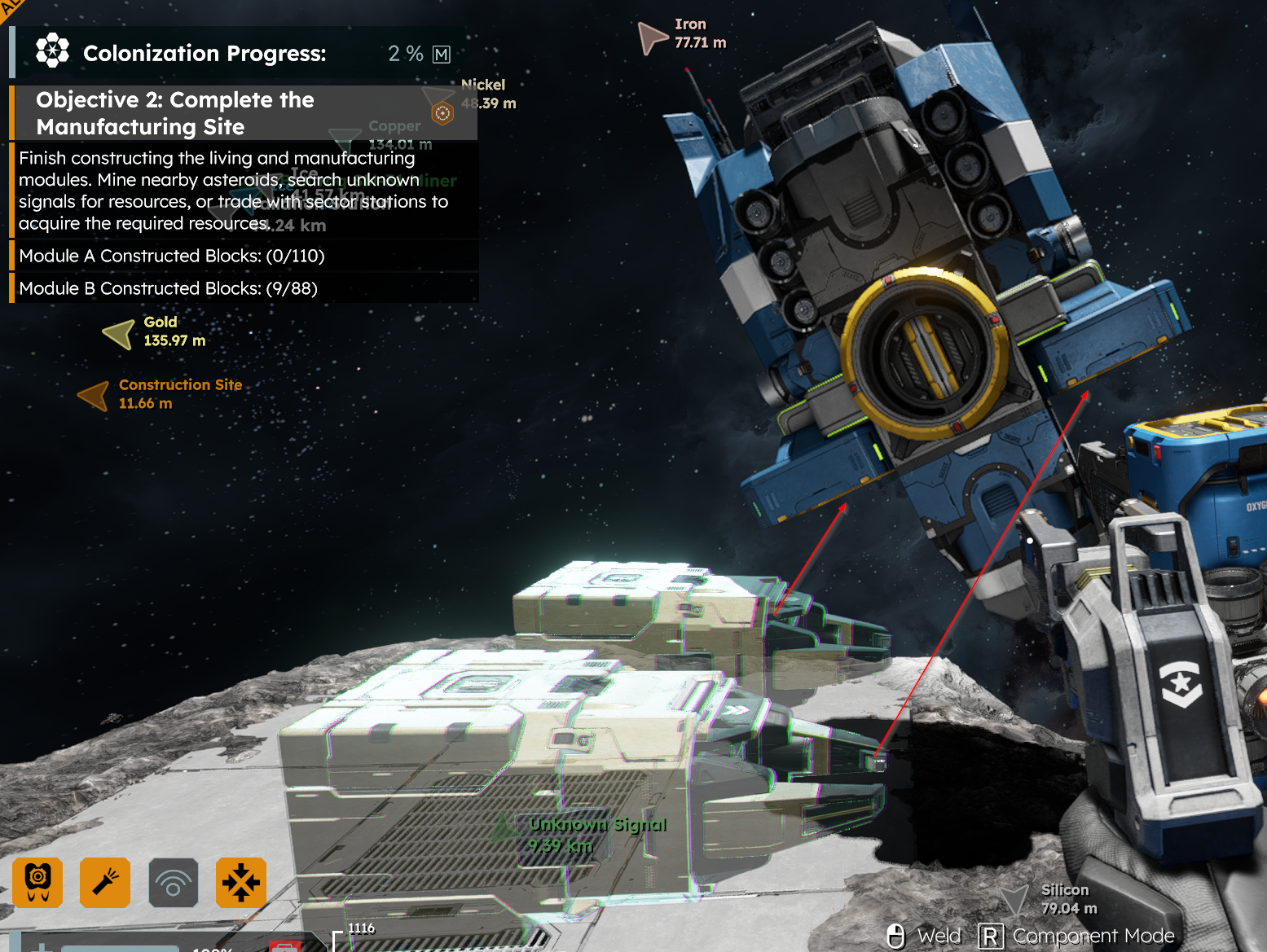Click the Construction Site waypoint marker
This screenshot has width=1267, height=952.
[95, 395]
